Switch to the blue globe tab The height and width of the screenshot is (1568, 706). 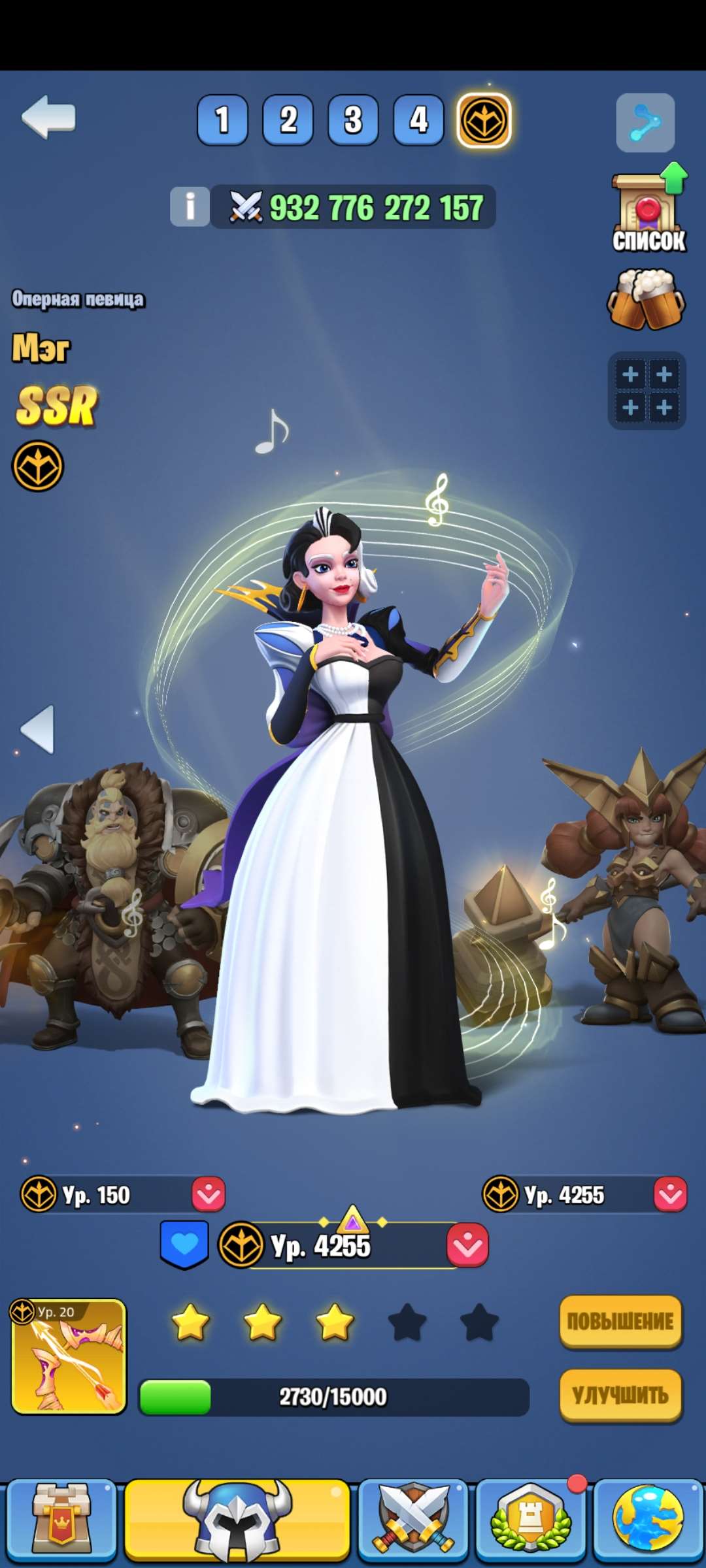(648, 1518)
